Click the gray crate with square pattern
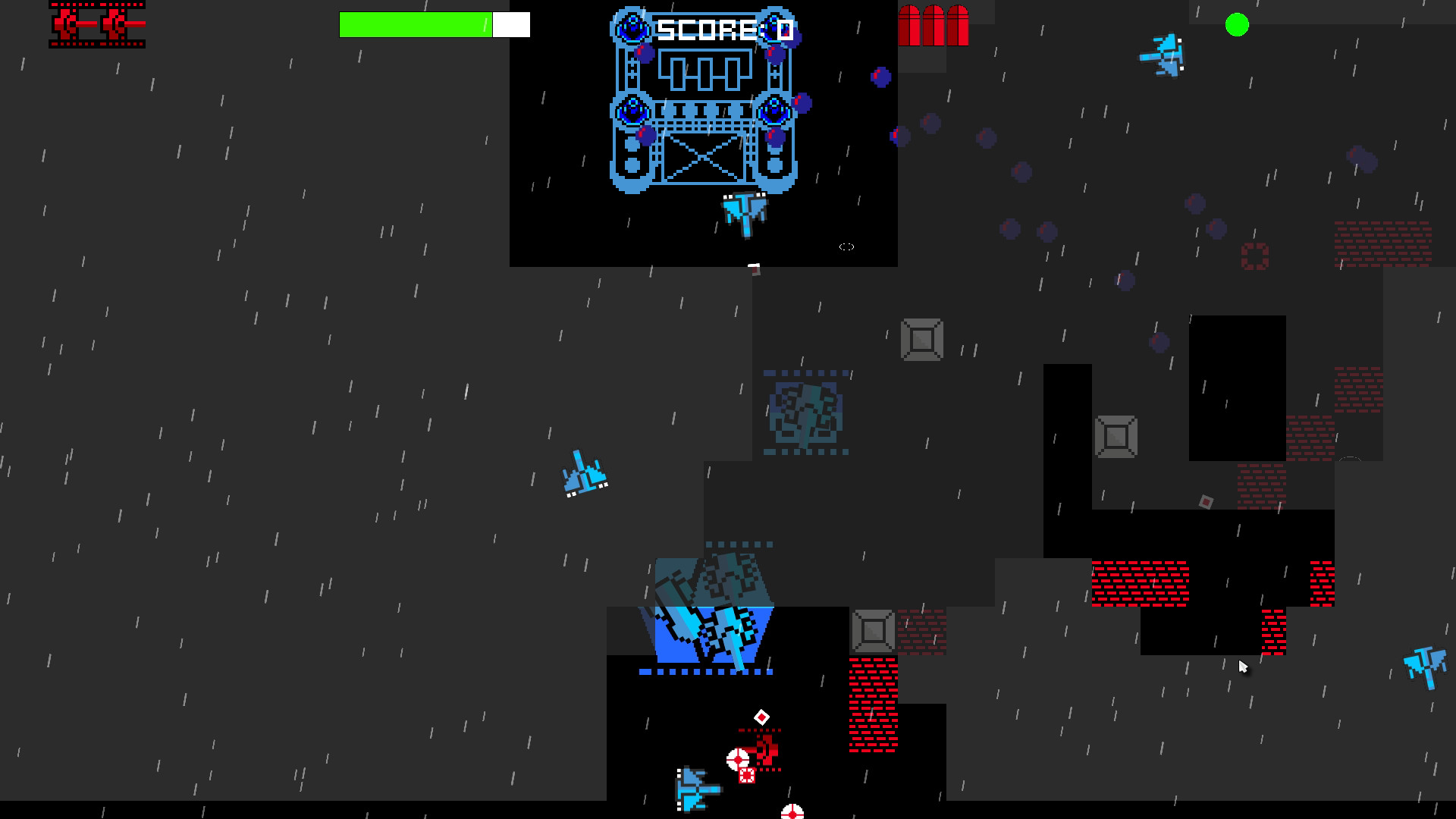This screenshot has height=819, width=1456. 921,340
